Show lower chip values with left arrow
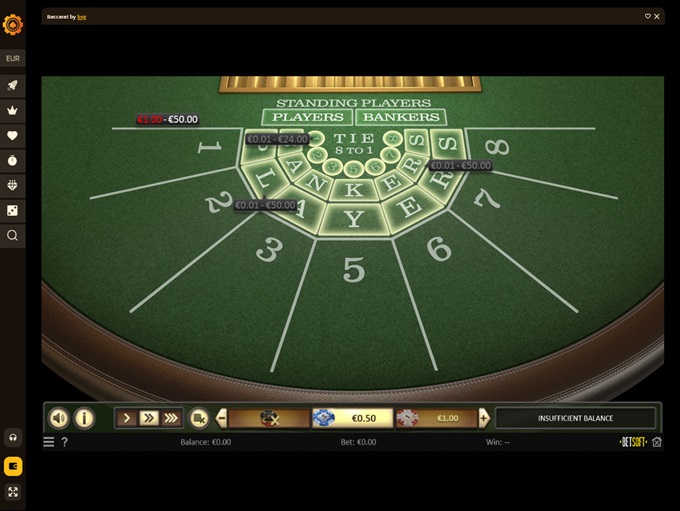 pyautogui.click(x=222, y=418)
